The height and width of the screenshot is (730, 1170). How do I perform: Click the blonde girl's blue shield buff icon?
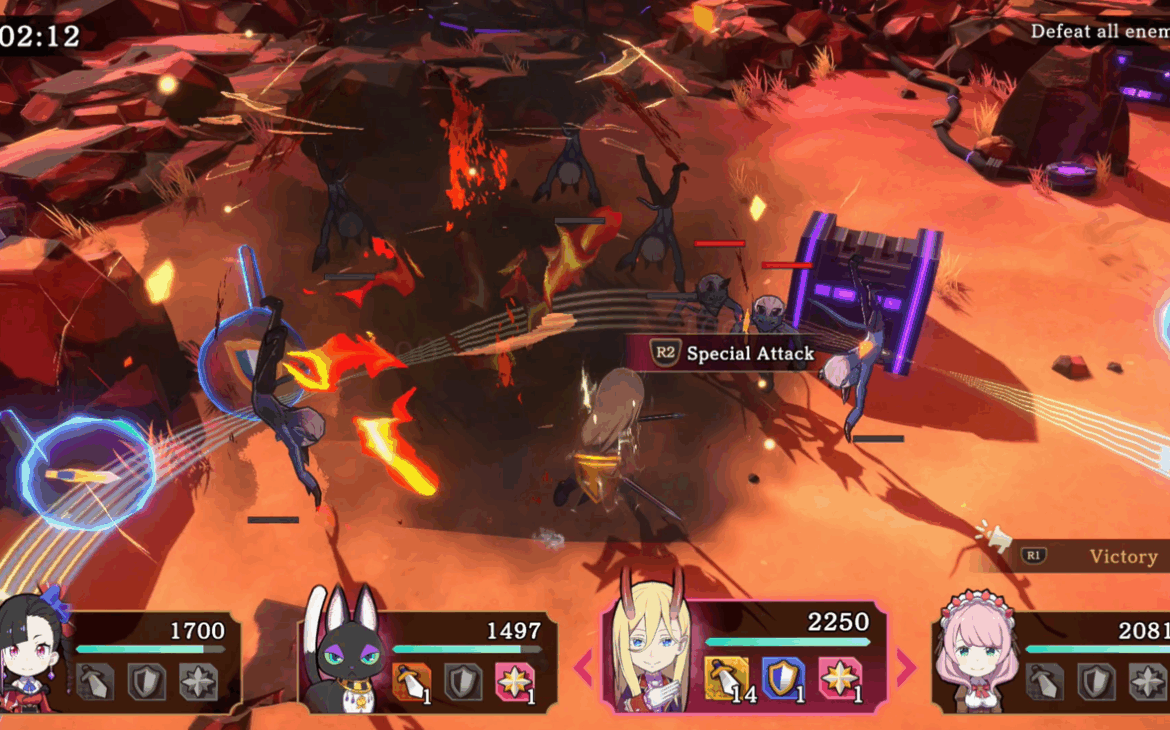click(x=782, y=677)
